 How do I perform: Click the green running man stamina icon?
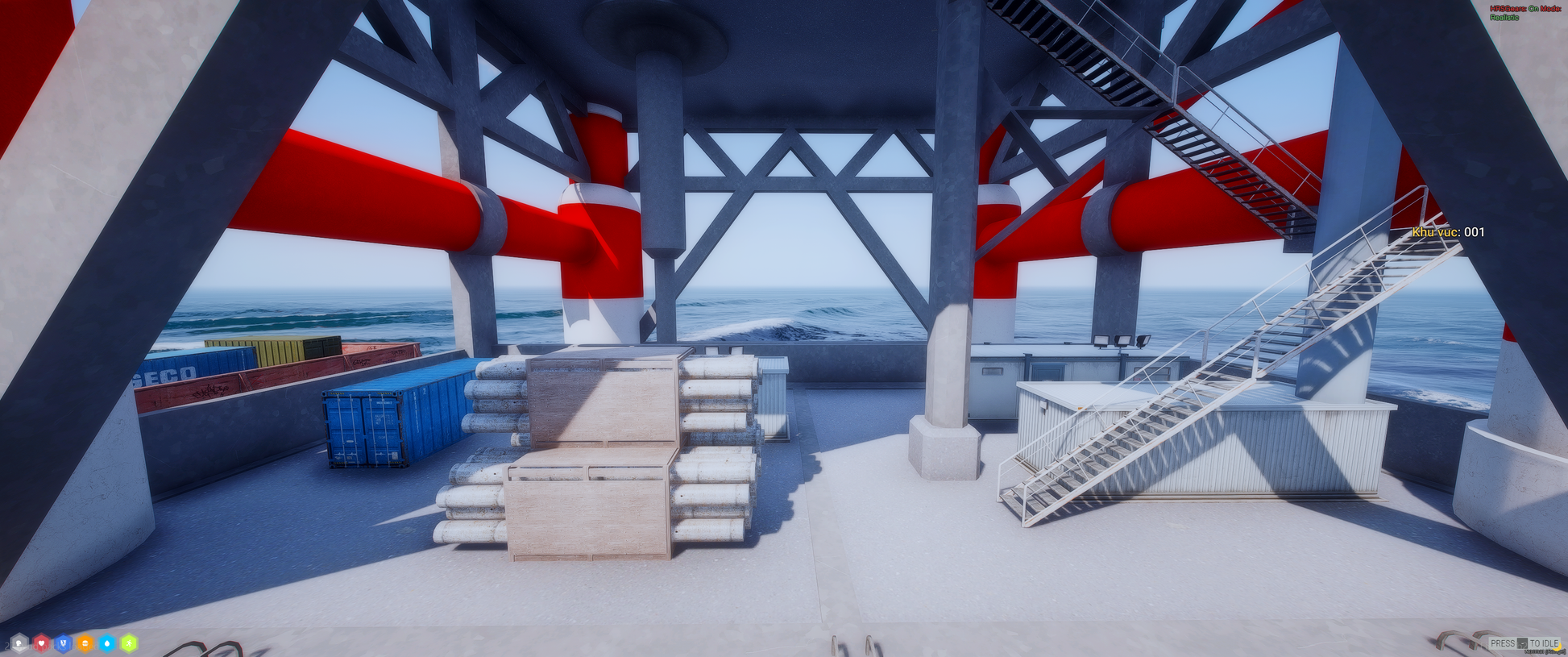129,643
